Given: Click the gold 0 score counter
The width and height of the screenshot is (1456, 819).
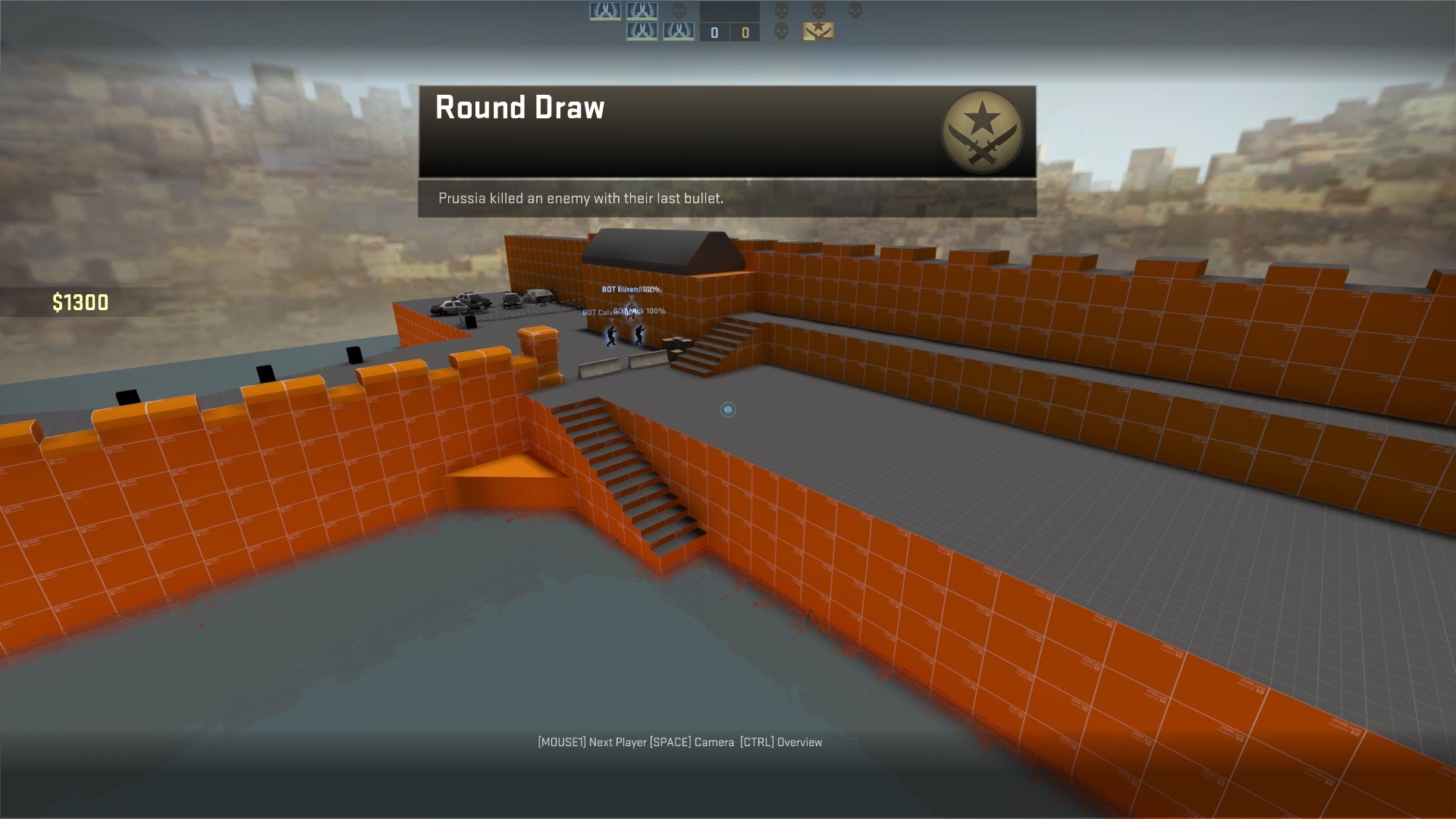Looking at the screenshot, I should (x=745, y=32).
